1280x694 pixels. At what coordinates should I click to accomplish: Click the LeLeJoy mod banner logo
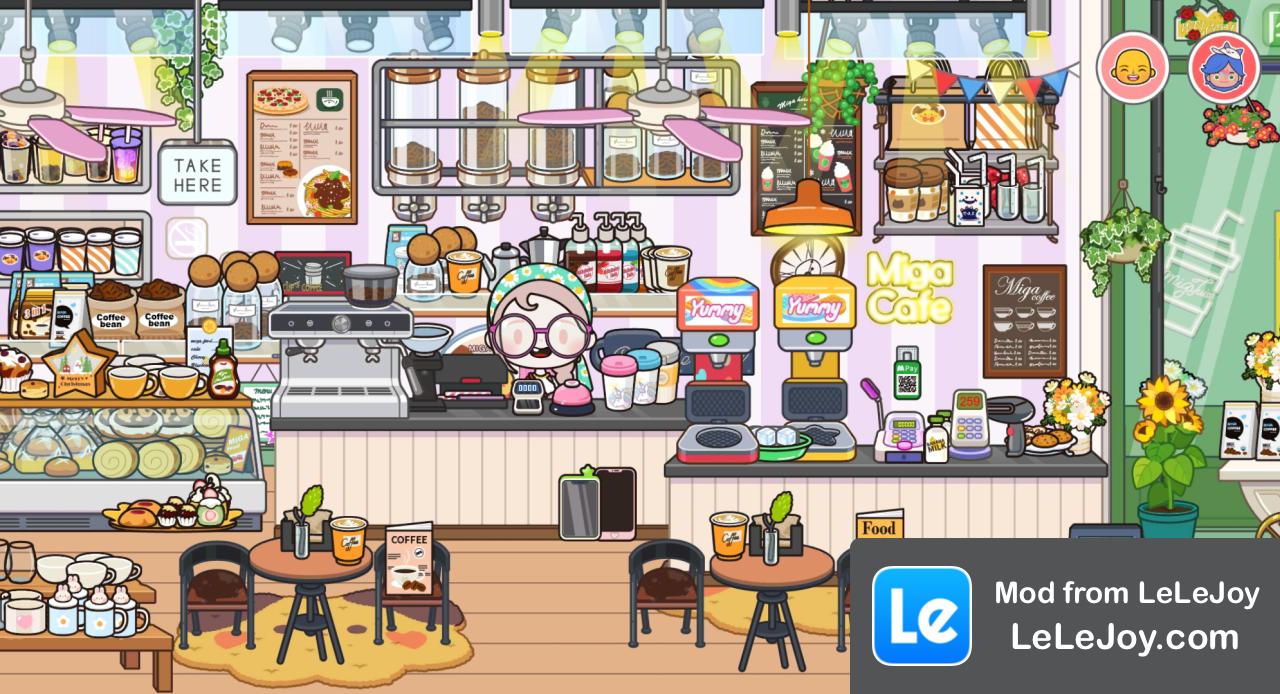point(921,616)
